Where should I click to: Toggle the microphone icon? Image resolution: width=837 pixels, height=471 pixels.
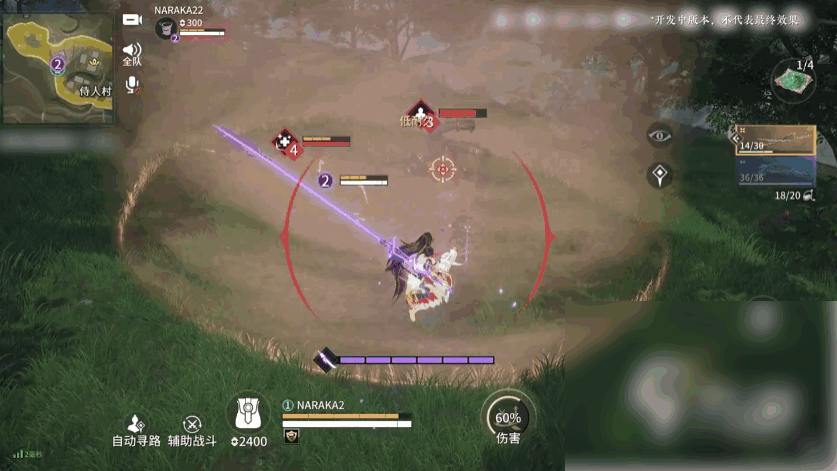(x=132, y=85)
